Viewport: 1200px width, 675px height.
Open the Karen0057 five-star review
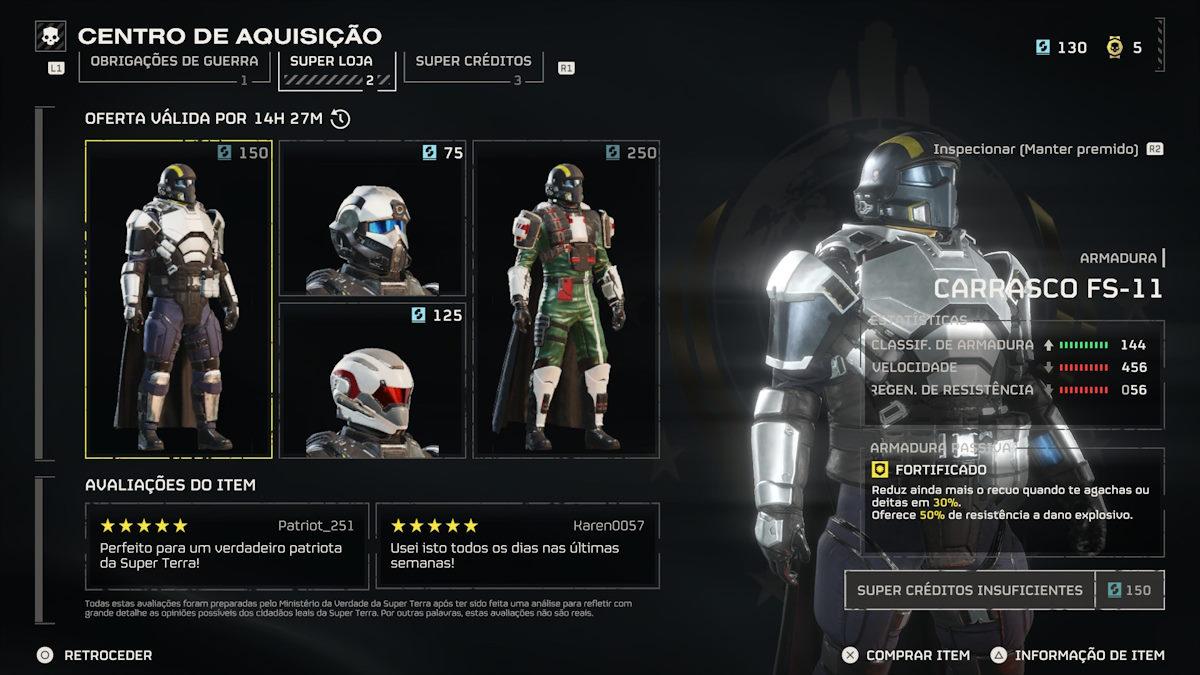click(x=517, y=545)
